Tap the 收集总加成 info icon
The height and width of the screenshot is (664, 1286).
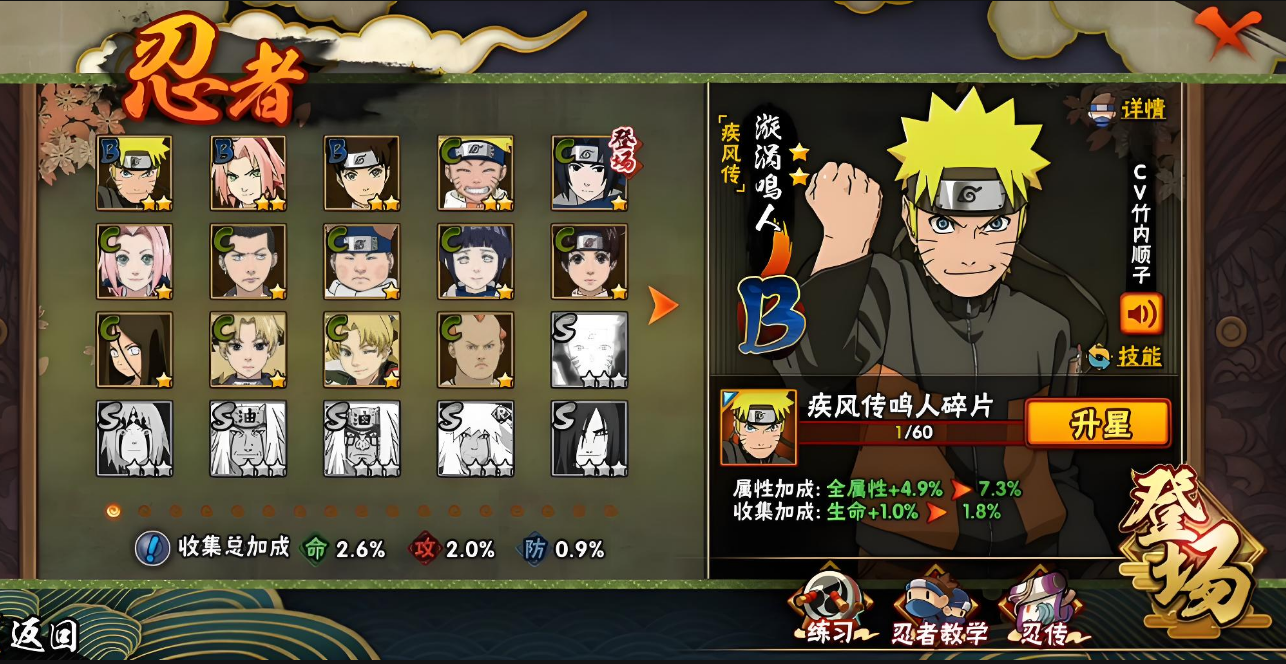pos(152,548)
